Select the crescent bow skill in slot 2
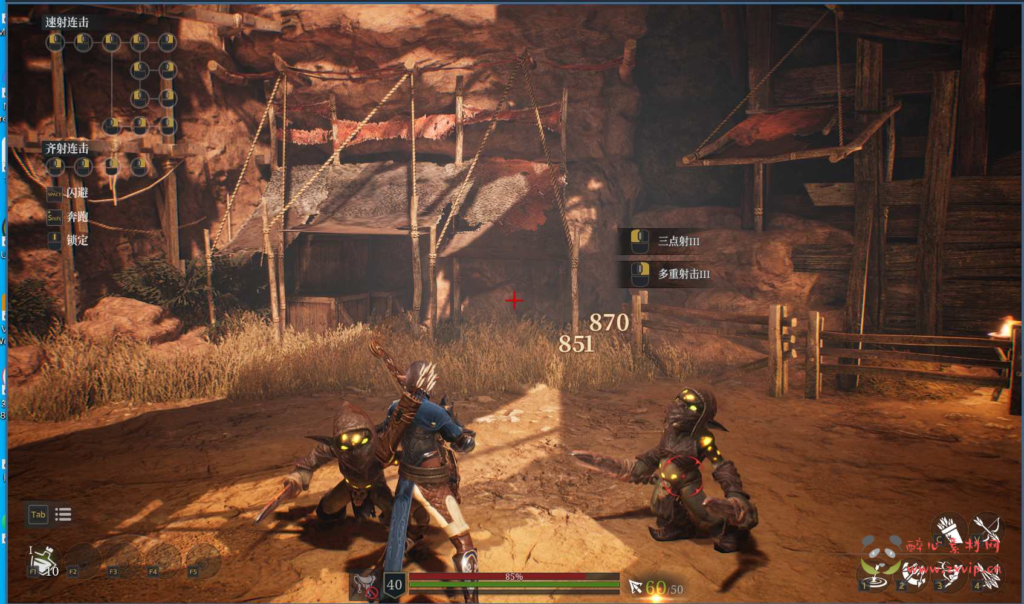1024x604 pixels. (x=910, y=573)
